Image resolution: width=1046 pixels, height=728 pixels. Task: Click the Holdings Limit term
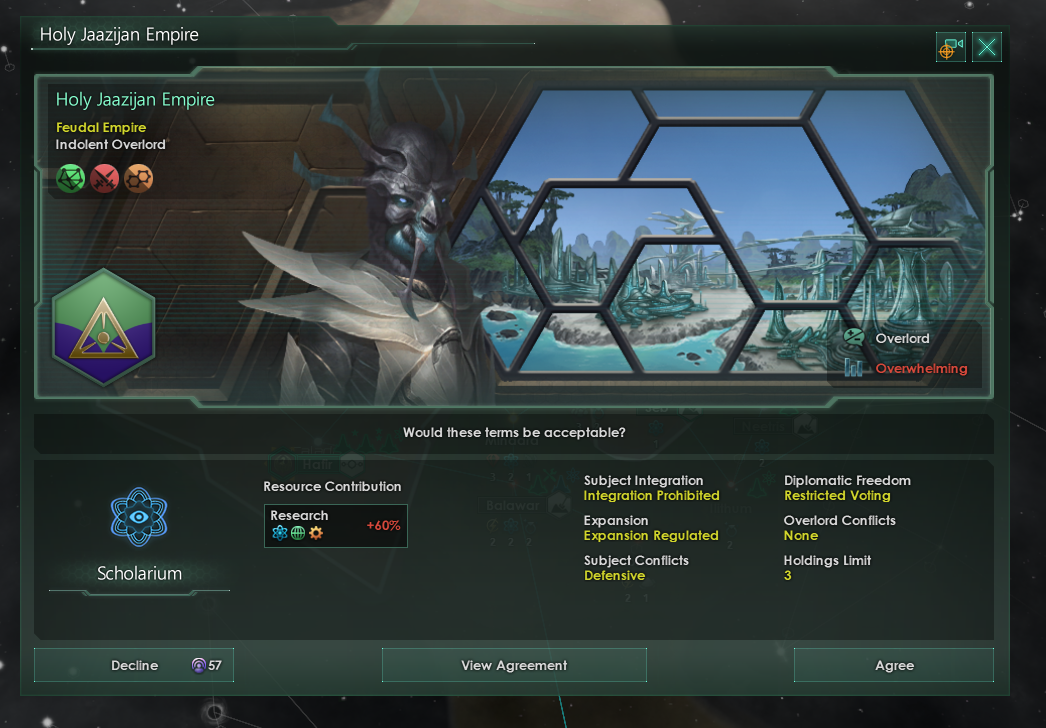tap(827, 568)
